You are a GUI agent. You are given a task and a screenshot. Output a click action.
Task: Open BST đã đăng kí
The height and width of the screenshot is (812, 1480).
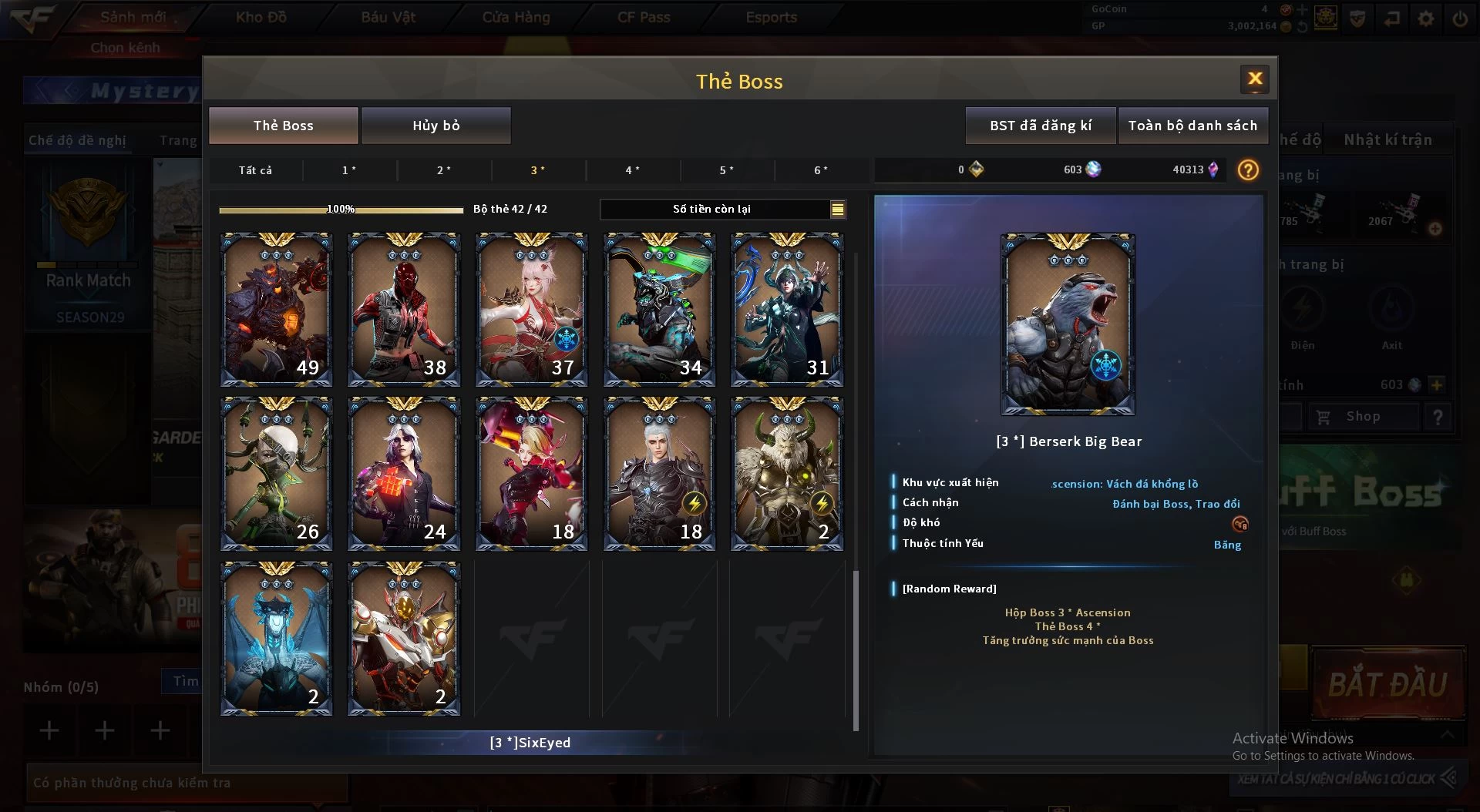point(1040,126)
